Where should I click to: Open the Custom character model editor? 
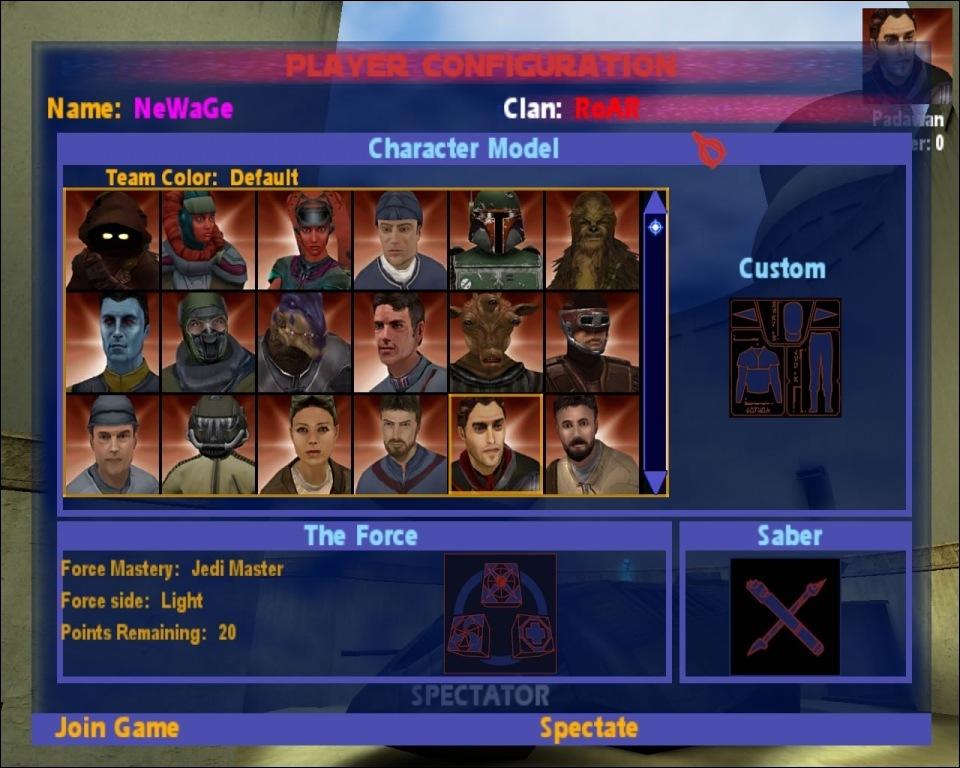coord(785,357)
